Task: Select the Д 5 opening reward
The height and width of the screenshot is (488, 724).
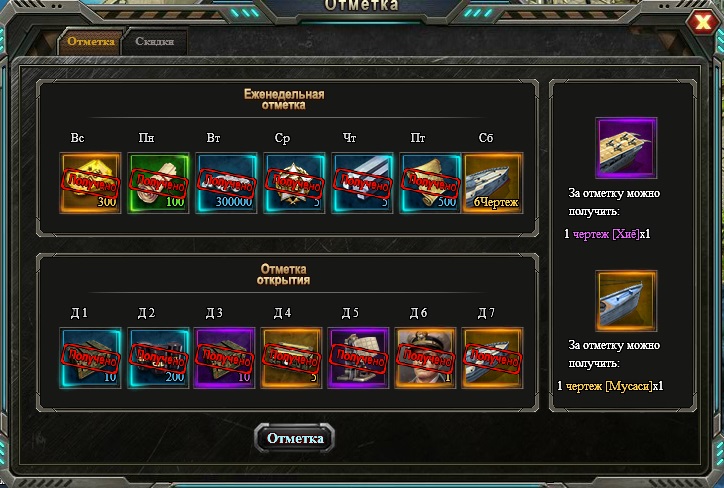Action: tap(358, 357)
